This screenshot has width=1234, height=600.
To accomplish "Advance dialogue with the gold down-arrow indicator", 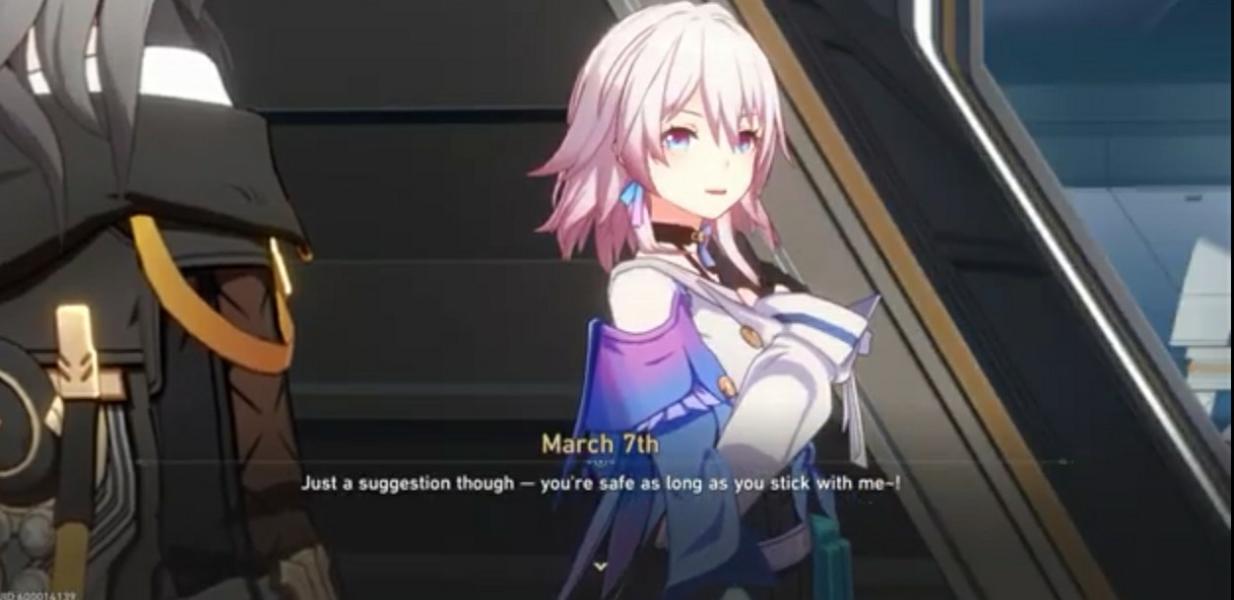I will pyautogui.click(x=600, y=566).
